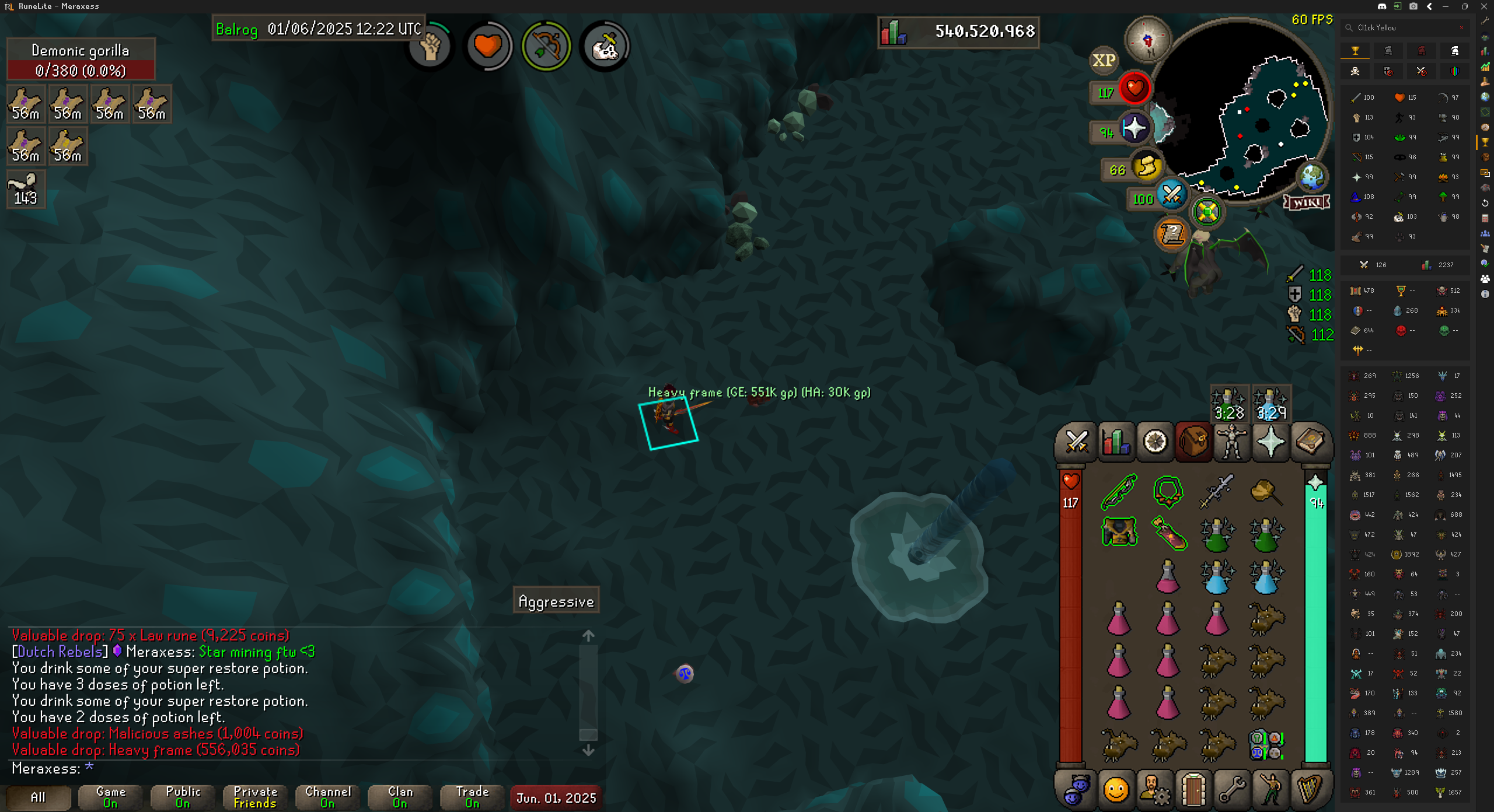
Task: Switch to the Game chat tab
Action: 110,797
